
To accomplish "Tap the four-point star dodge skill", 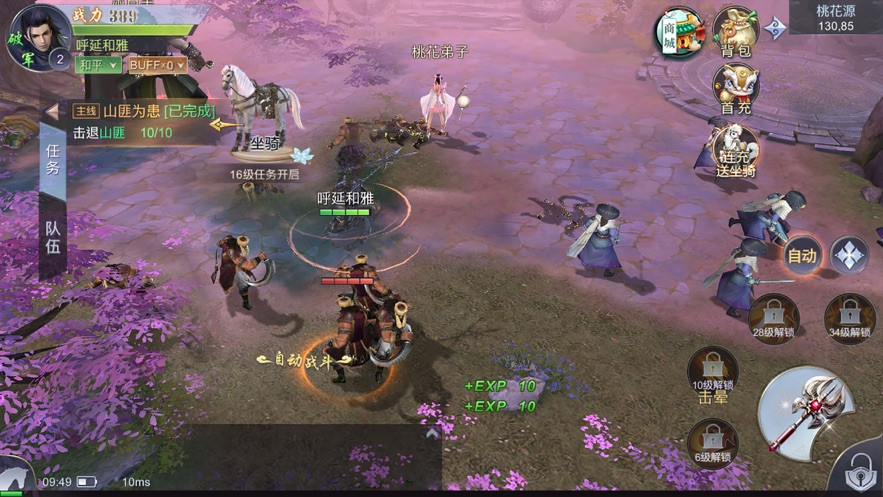I will coord(849,255).
